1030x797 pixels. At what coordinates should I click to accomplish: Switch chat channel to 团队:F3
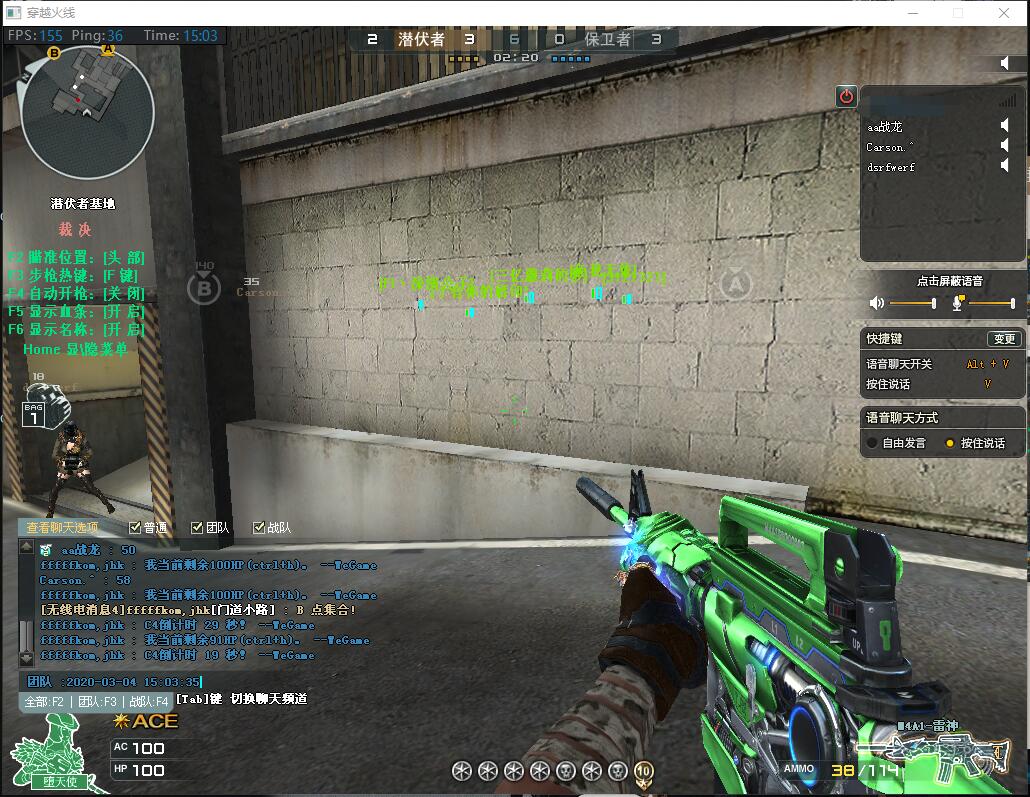(x=97, y=702)
